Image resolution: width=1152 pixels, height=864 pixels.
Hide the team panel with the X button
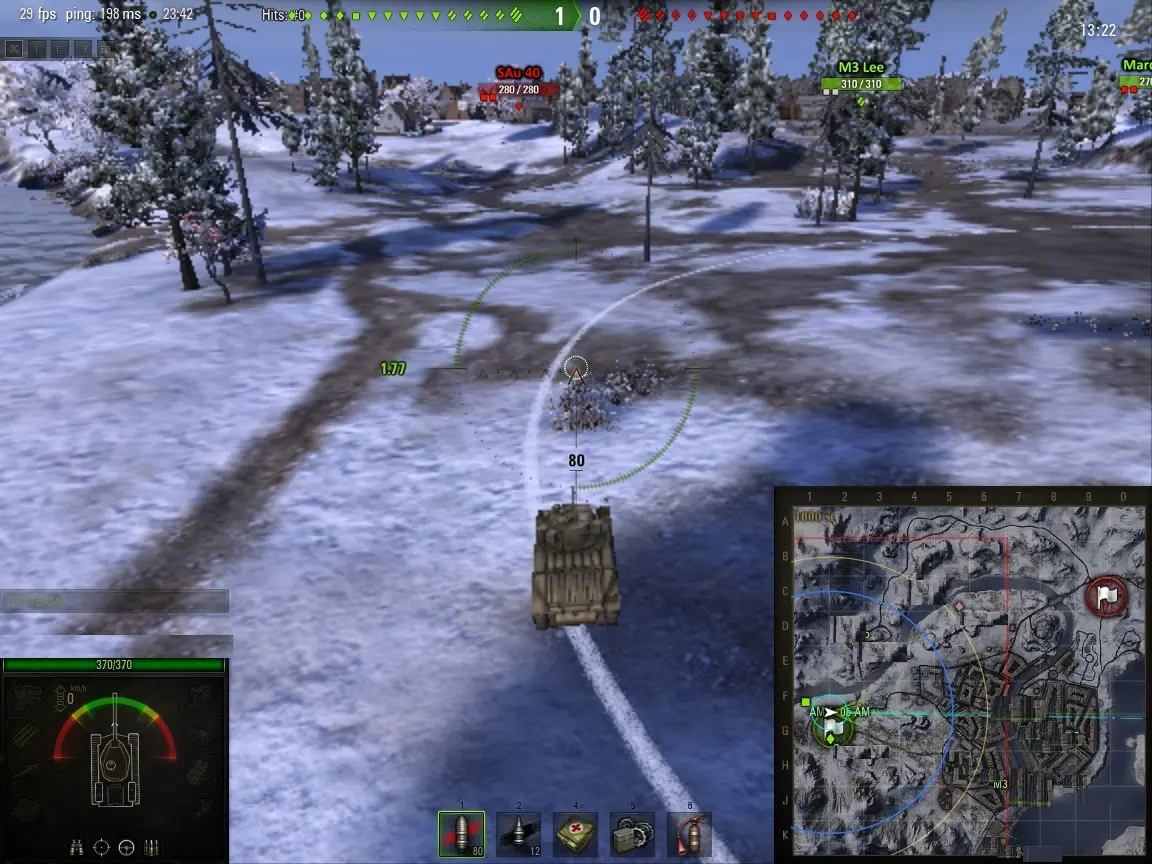tap(13, 47)
